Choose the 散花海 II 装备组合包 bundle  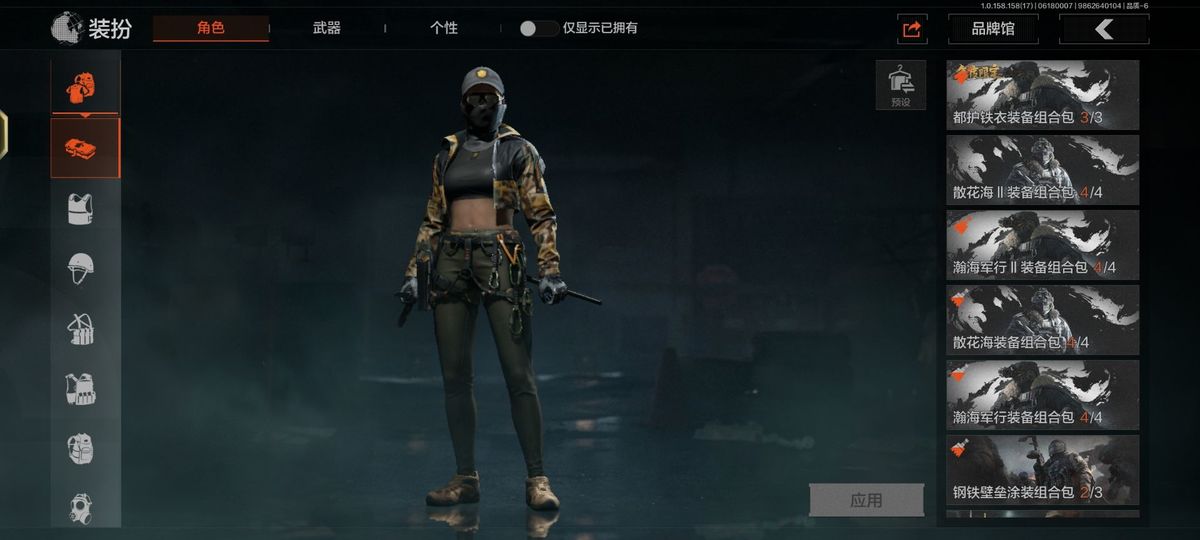1042,170
